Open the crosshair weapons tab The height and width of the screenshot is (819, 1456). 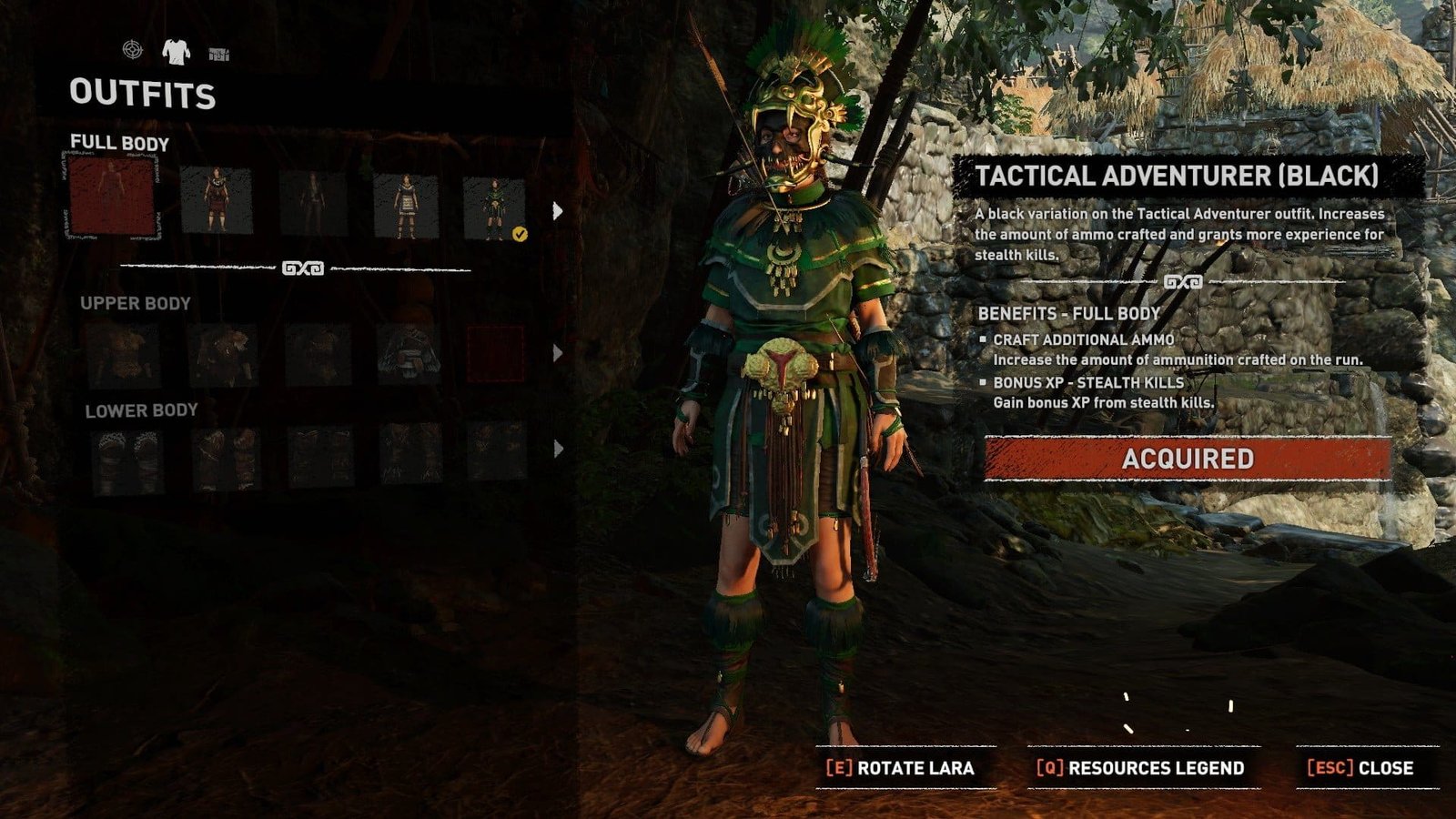pos(133,50)
